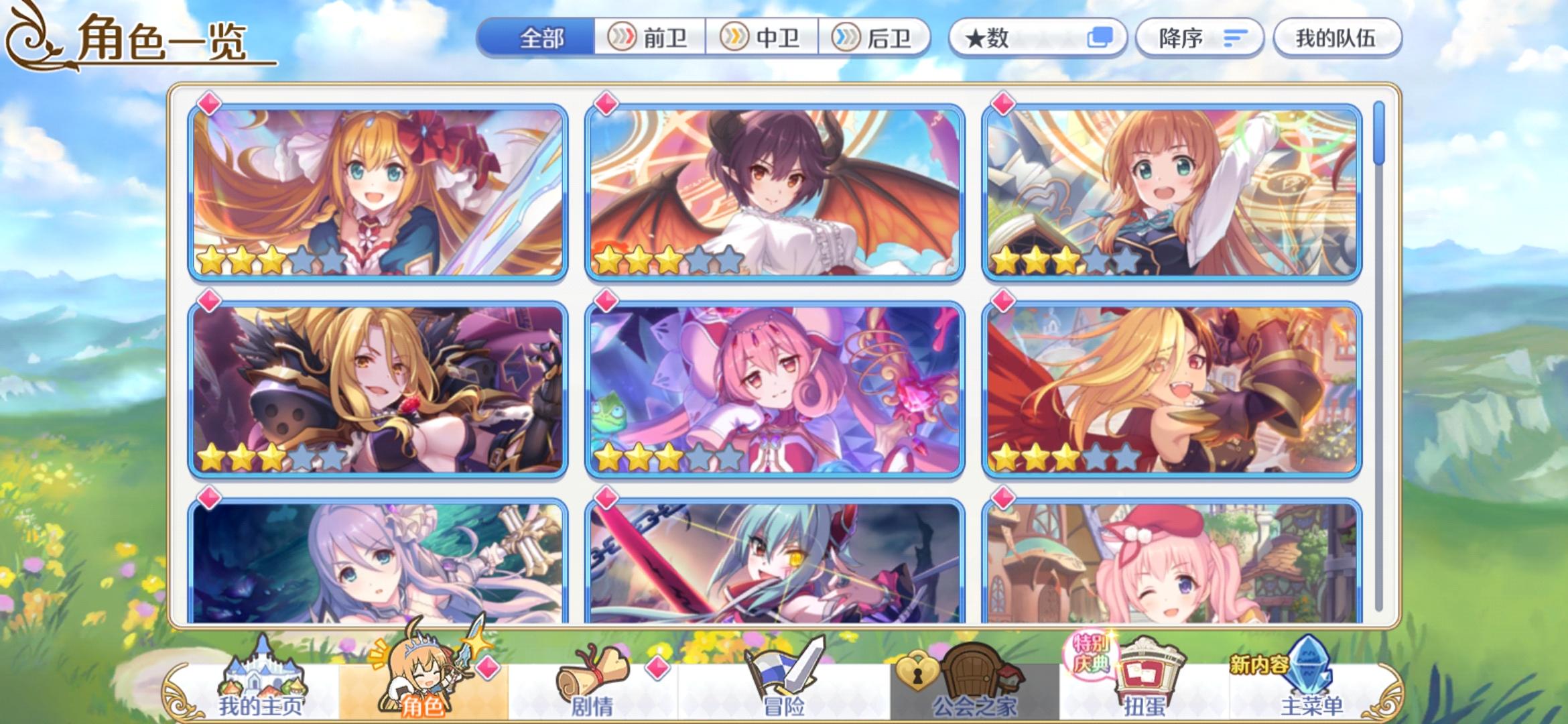Screen dimensions: 1568x724
Task: Expand the diamond marker on the dragon girl card
Action: click(x=605, y=105)
